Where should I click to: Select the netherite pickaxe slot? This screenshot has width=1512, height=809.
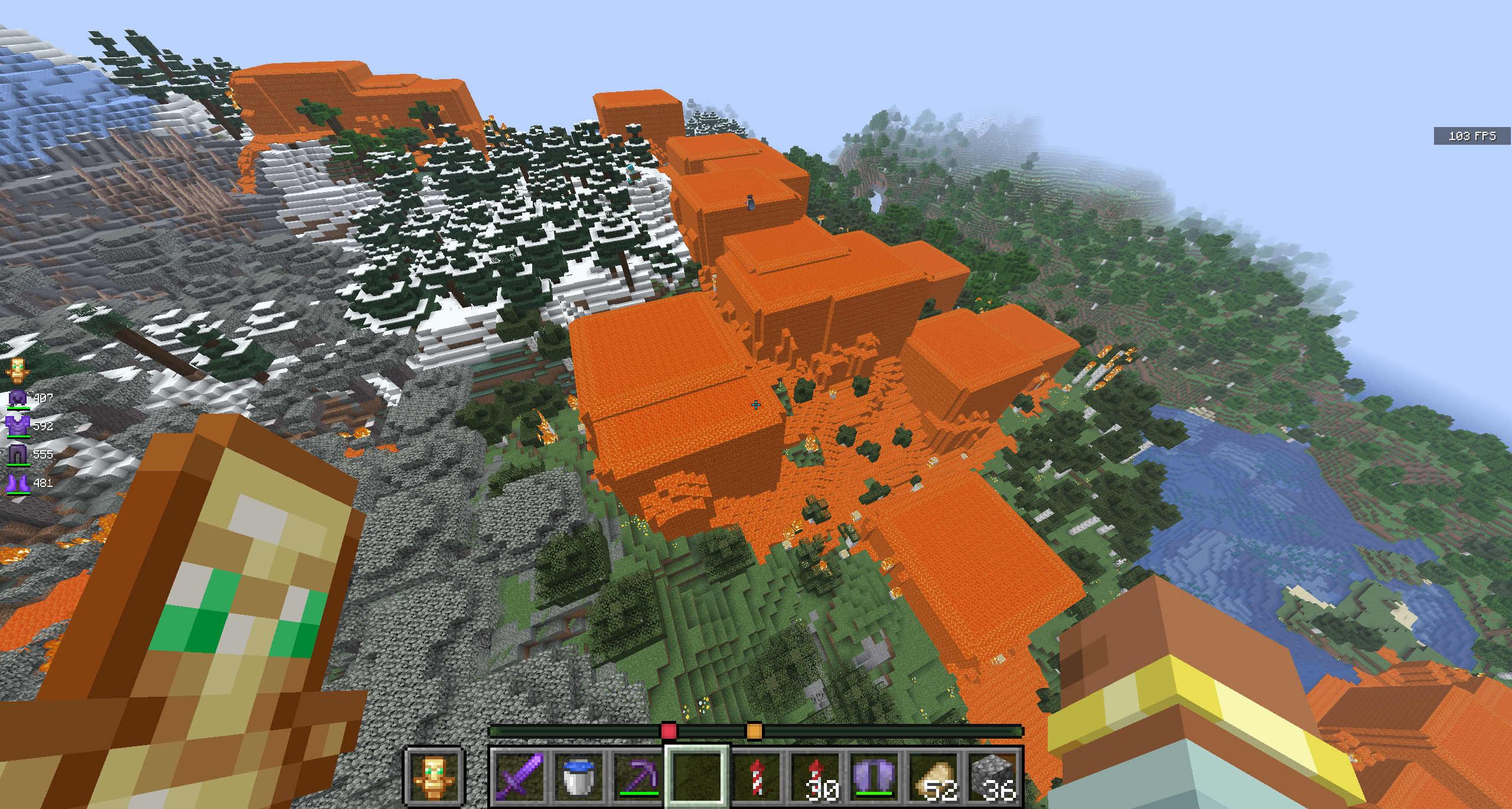638,776
